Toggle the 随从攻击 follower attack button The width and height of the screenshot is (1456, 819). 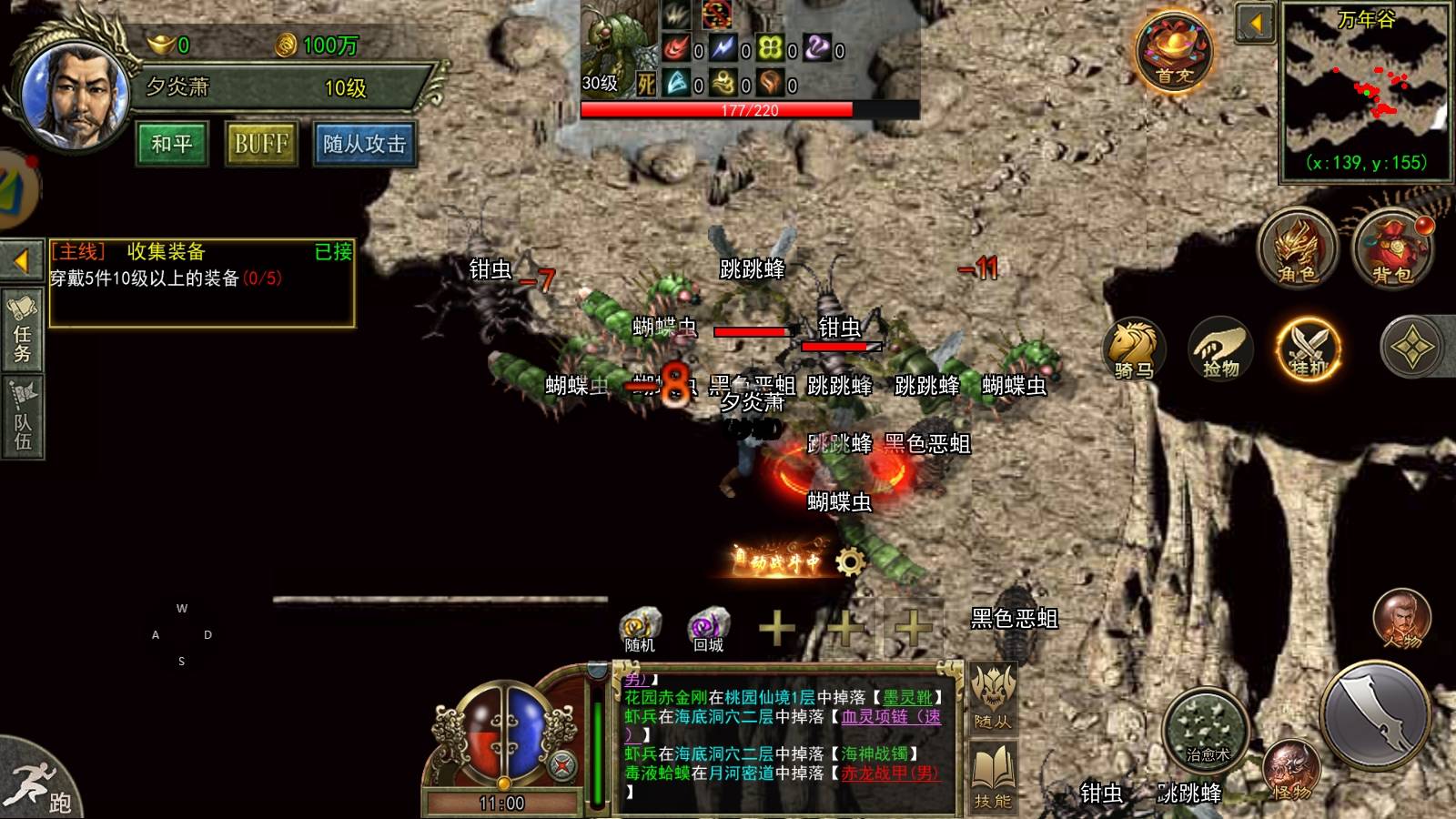(364, 144)
